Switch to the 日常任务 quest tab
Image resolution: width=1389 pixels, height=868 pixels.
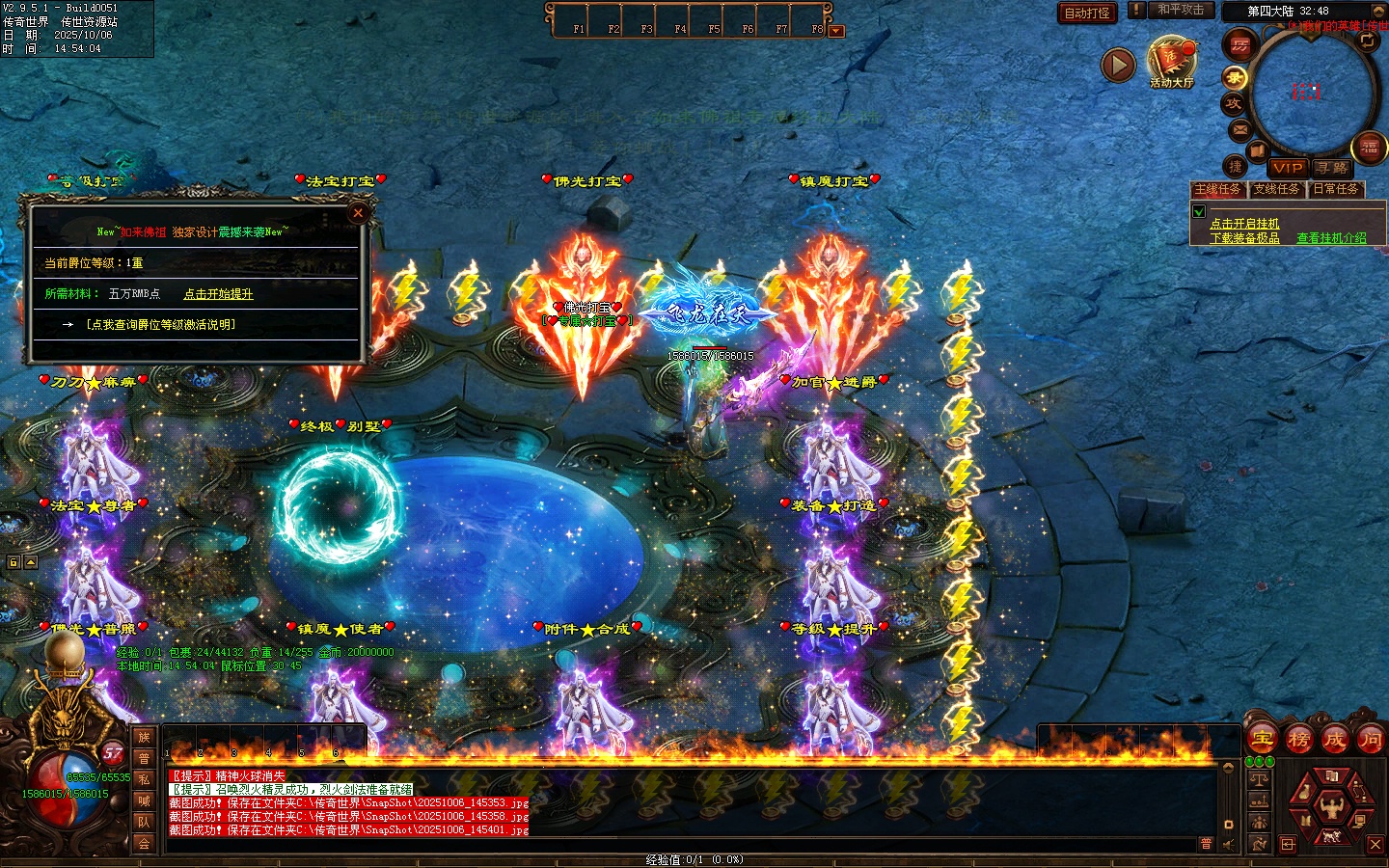(x=1336, y=189)
